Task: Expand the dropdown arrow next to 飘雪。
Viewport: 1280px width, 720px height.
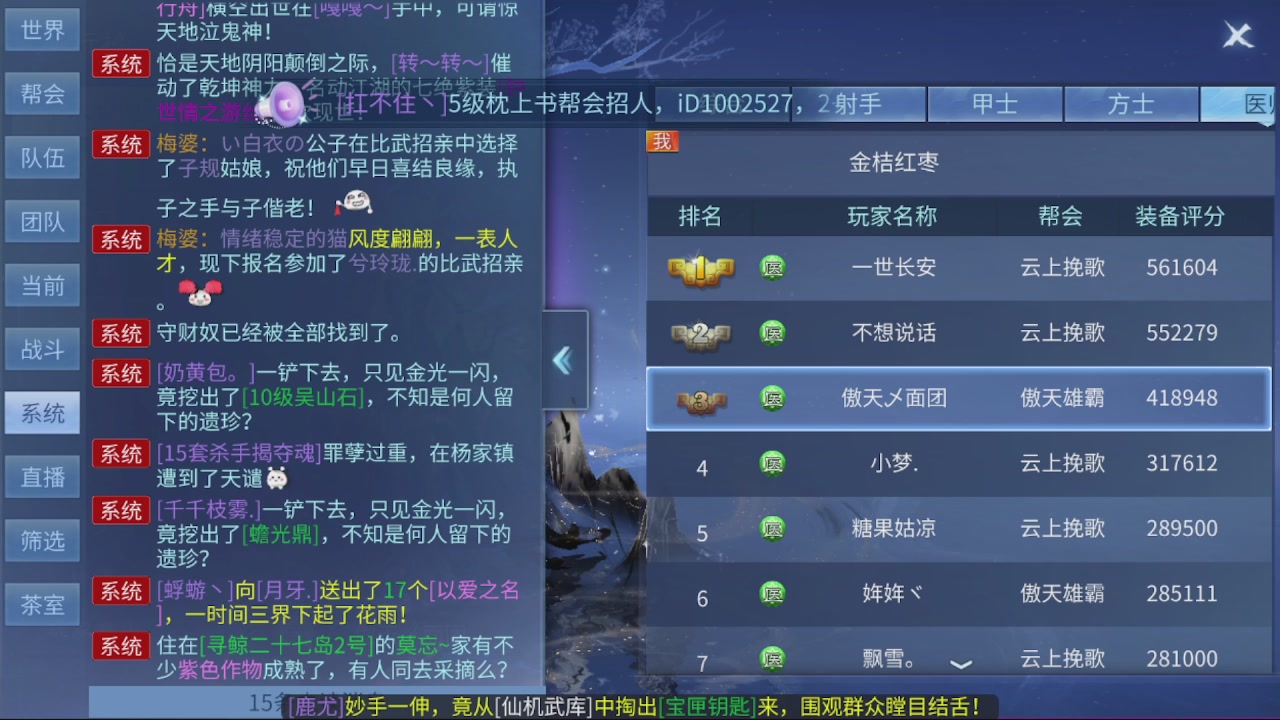Action: [x=963, y=663]
